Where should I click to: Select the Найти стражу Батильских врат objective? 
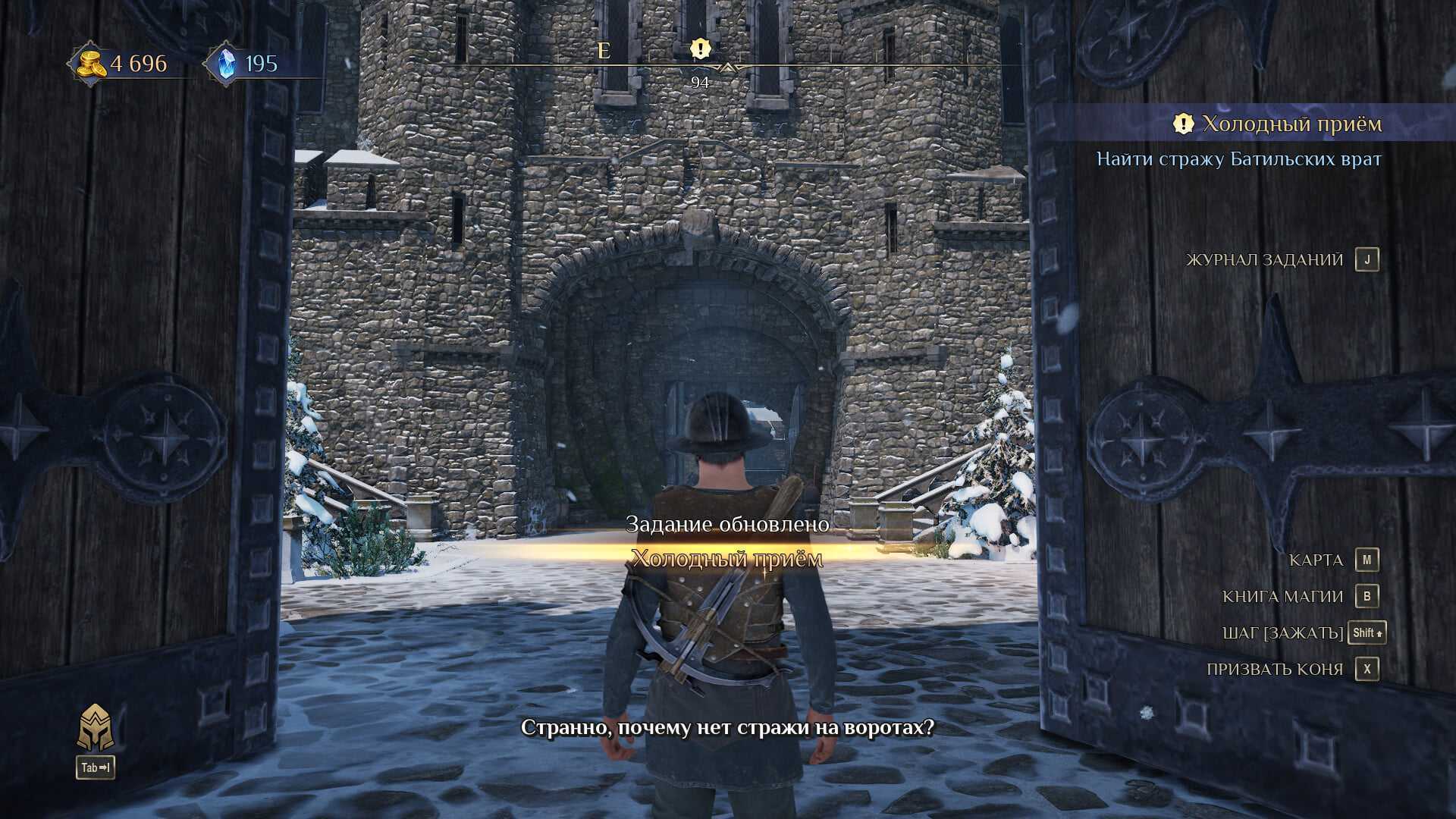[x=1238, y=159]
